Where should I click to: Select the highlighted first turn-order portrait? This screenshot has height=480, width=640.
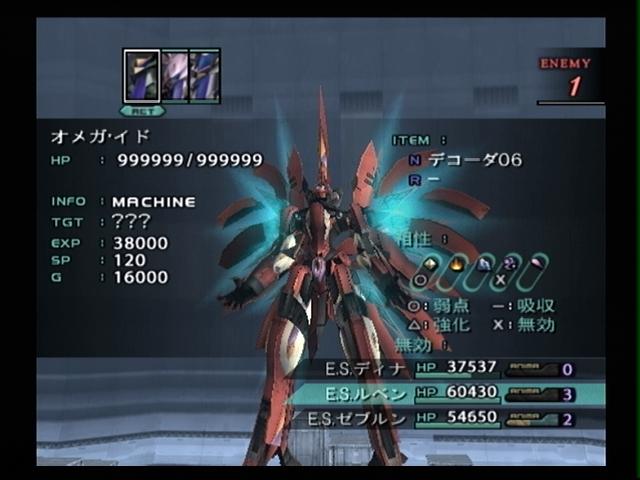(141, 76)
